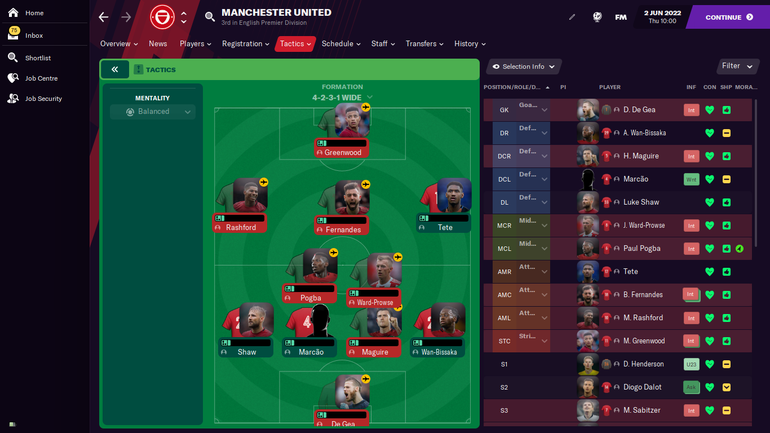Screen dimensions: 770x433
Task: Go back using the back arrow
Action: [104, 17]
